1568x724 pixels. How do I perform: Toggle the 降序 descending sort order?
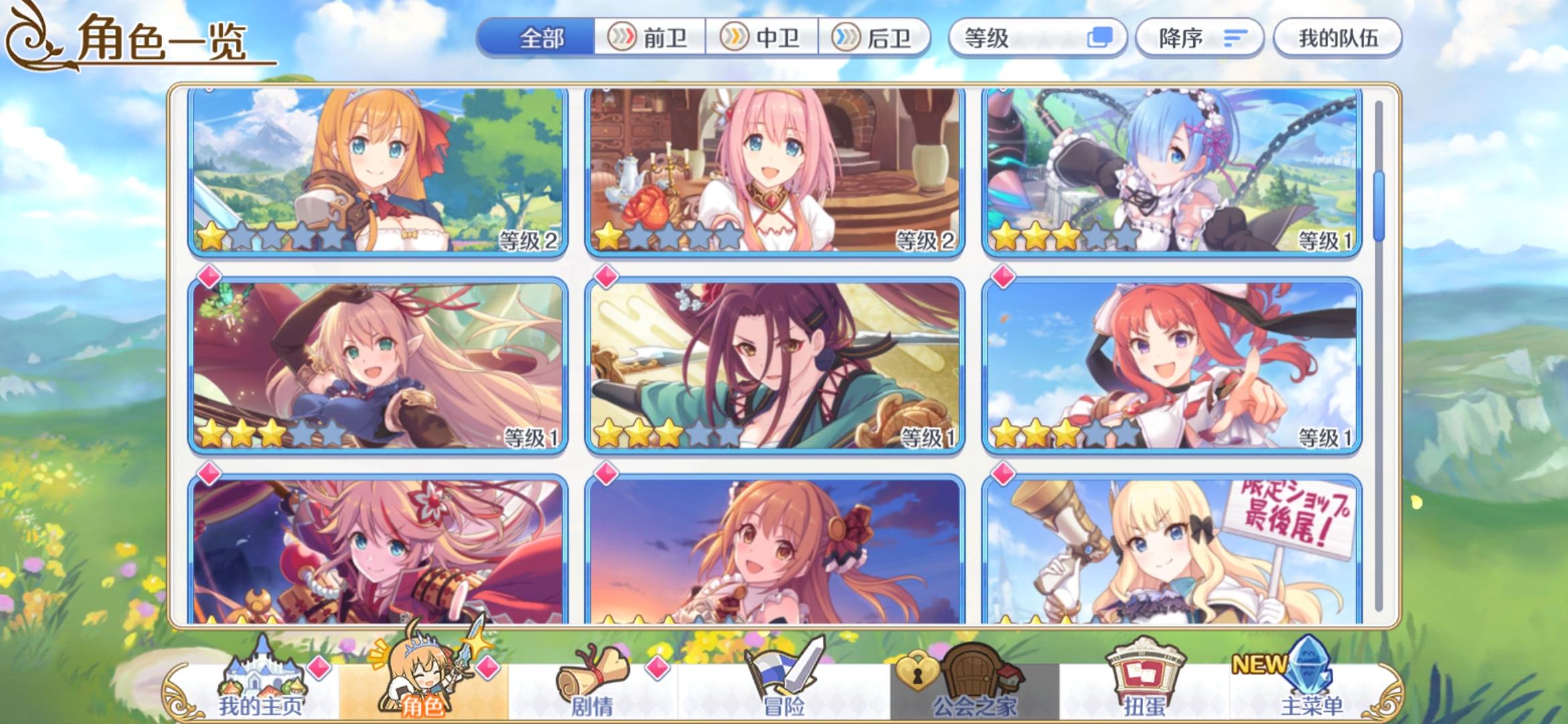pyautogui.click(x=1199, y=38)
